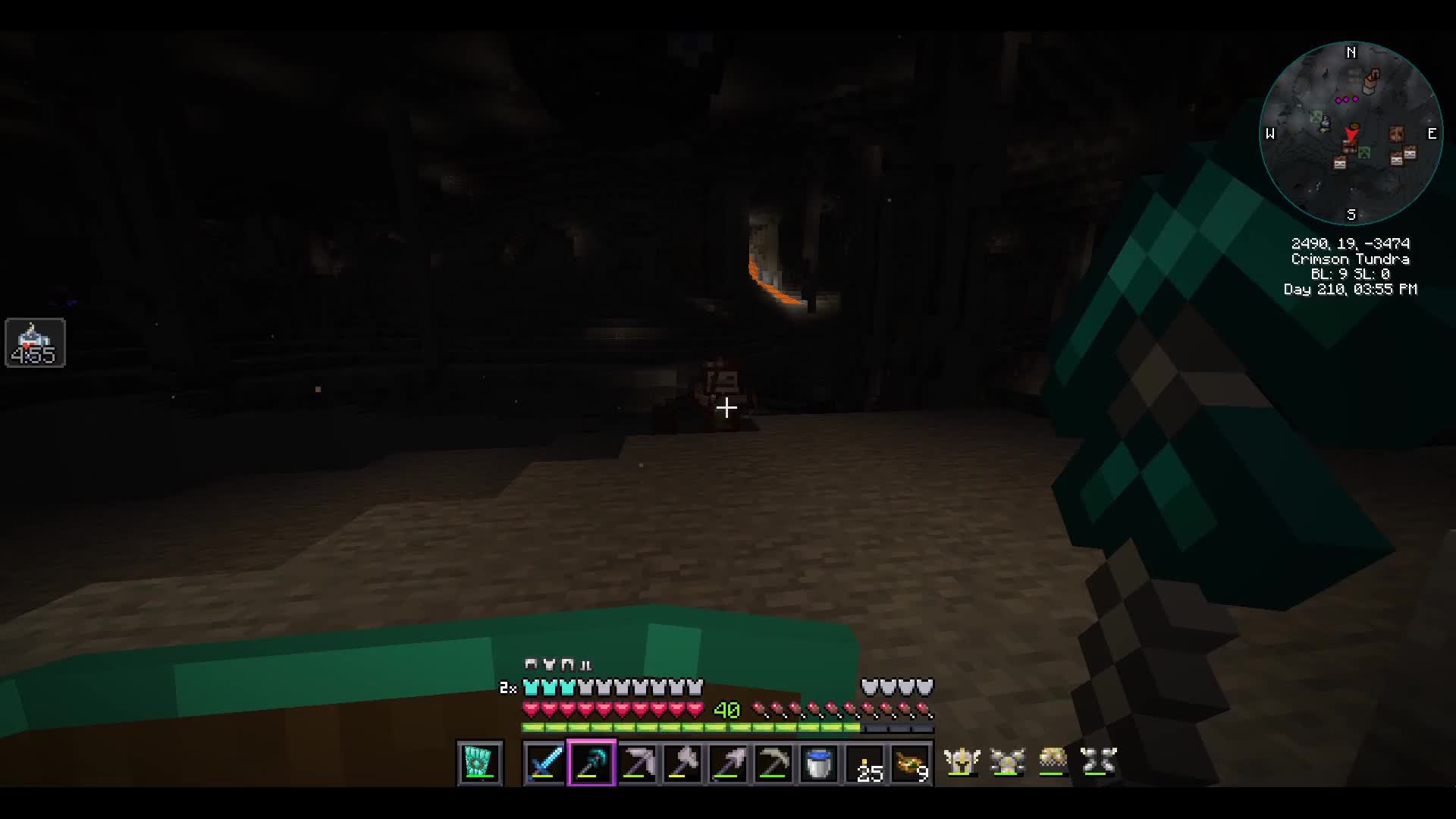Click the active potion effect icon showing 4:65
The height and width of the screenshot is (819, 1456).
tap(35, 343)
